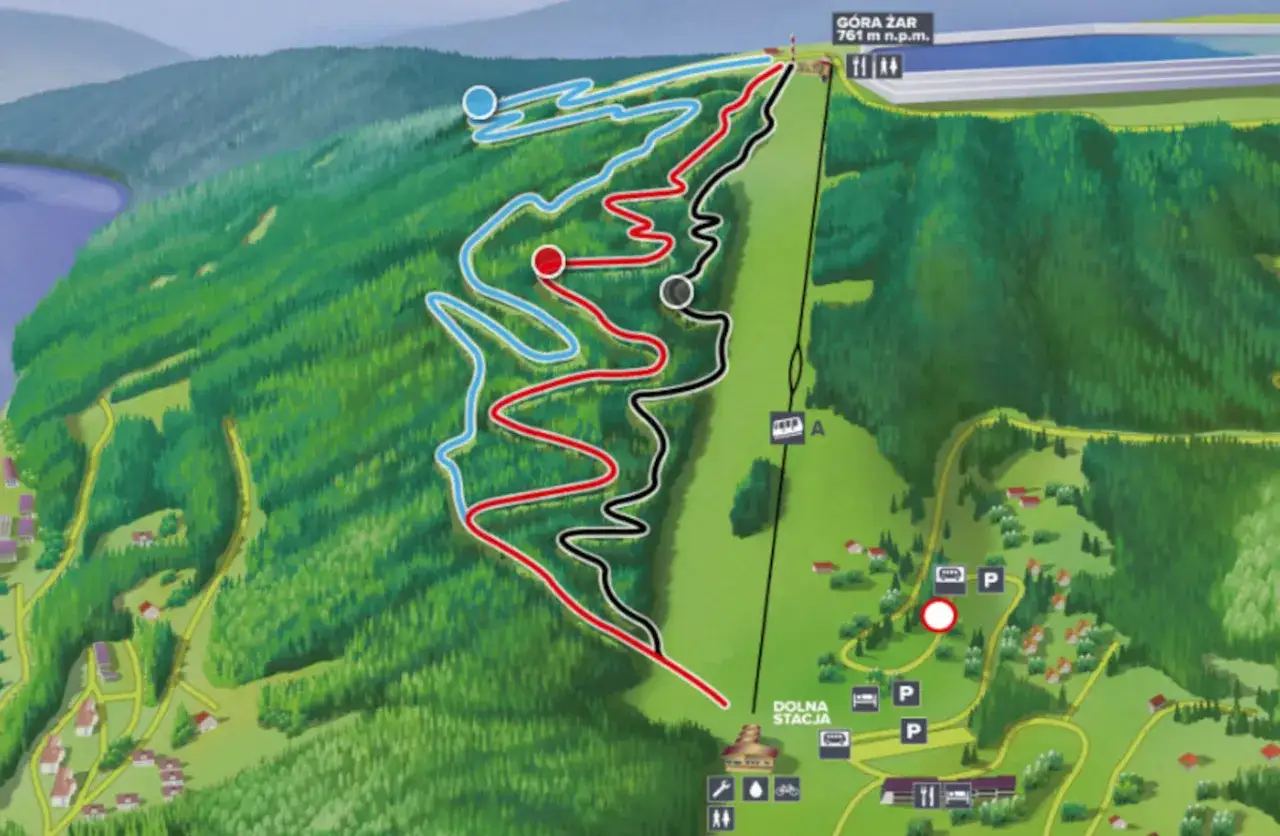Select the water drop icon
The image size is (1280, 836).
coord(753,788)
